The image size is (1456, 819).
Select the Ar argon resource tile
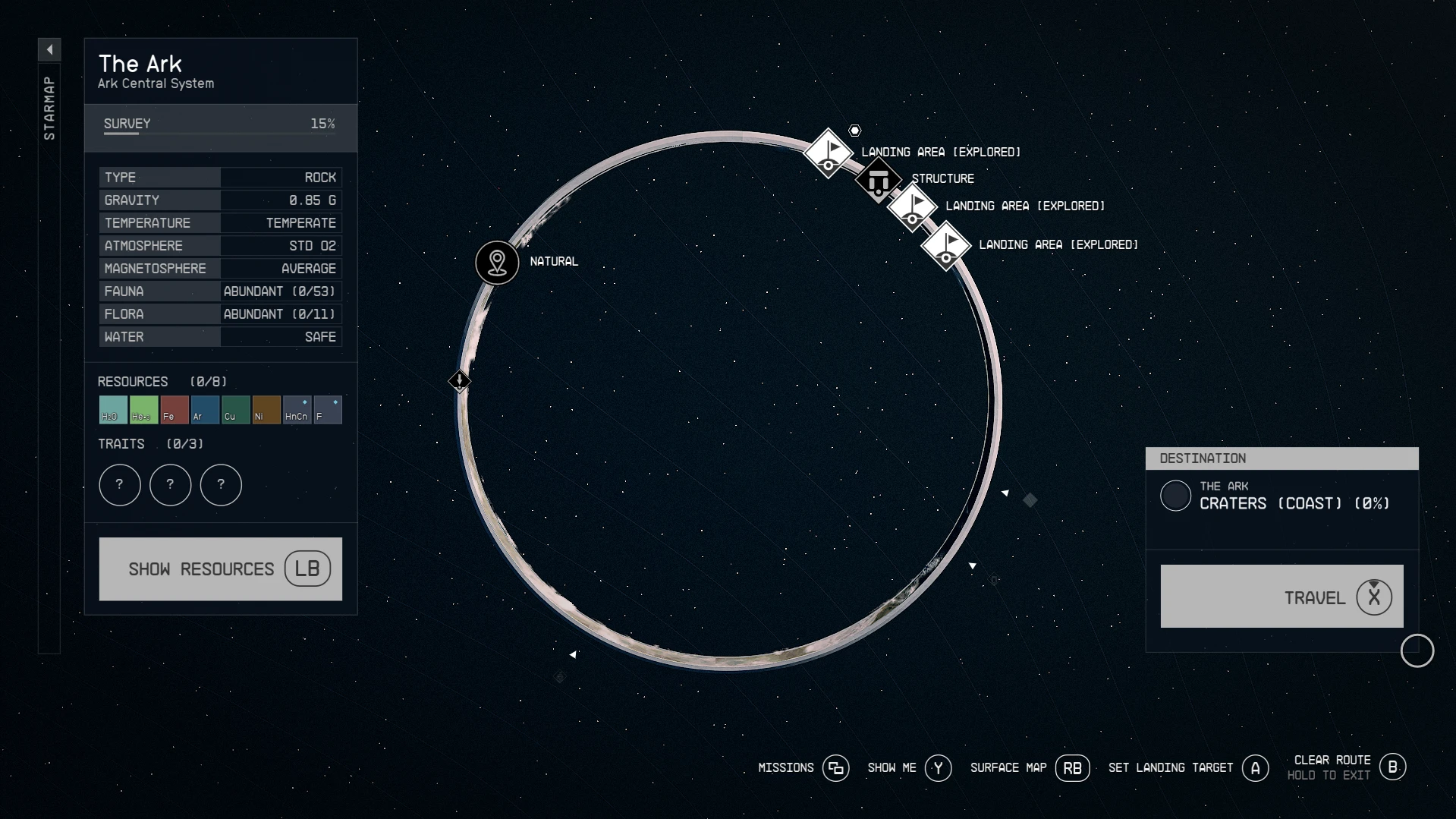pos(205,410)
